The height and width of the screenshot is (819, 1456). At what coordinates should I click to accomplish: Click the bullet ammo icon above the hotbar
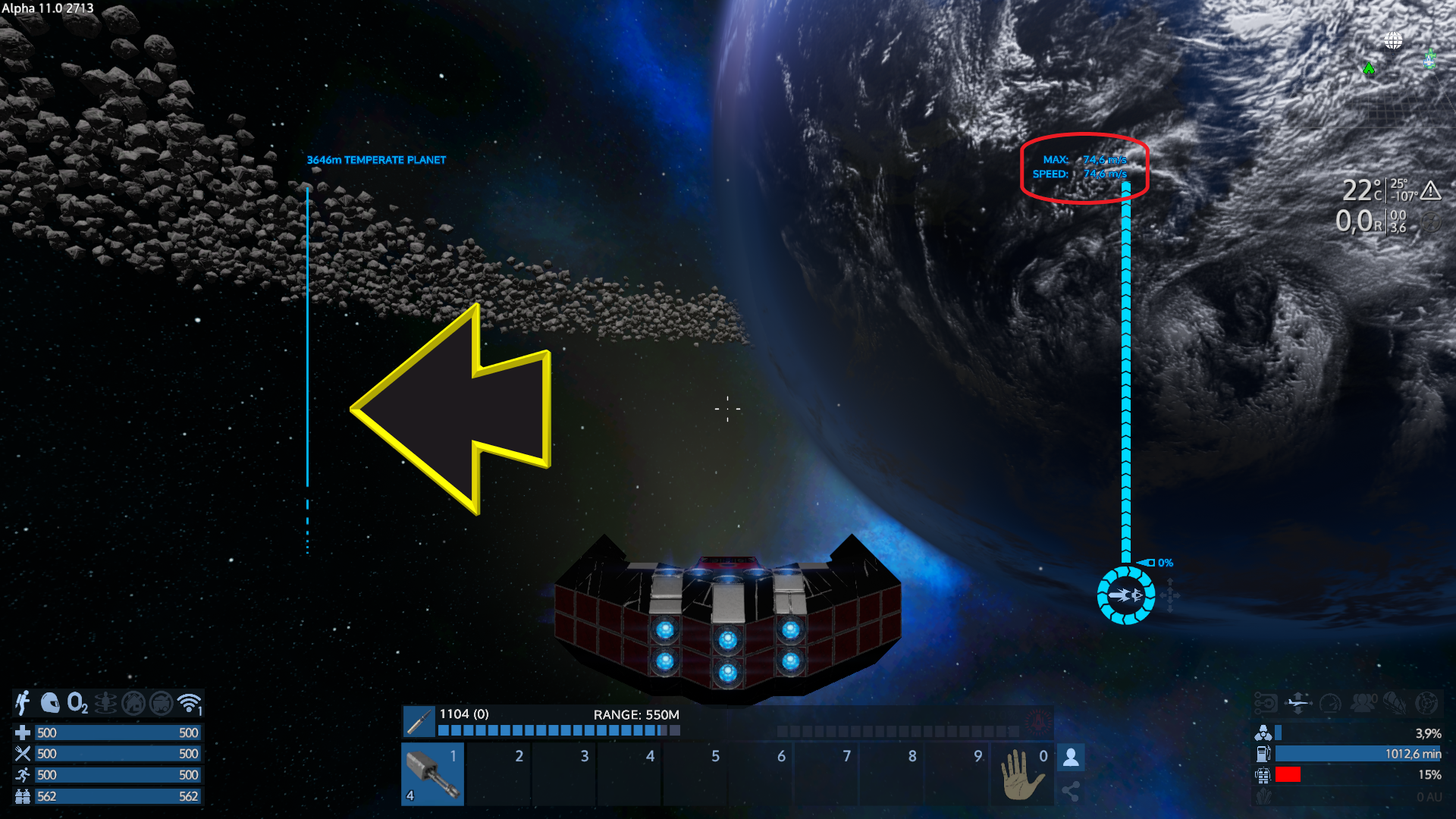coord(419,722)
